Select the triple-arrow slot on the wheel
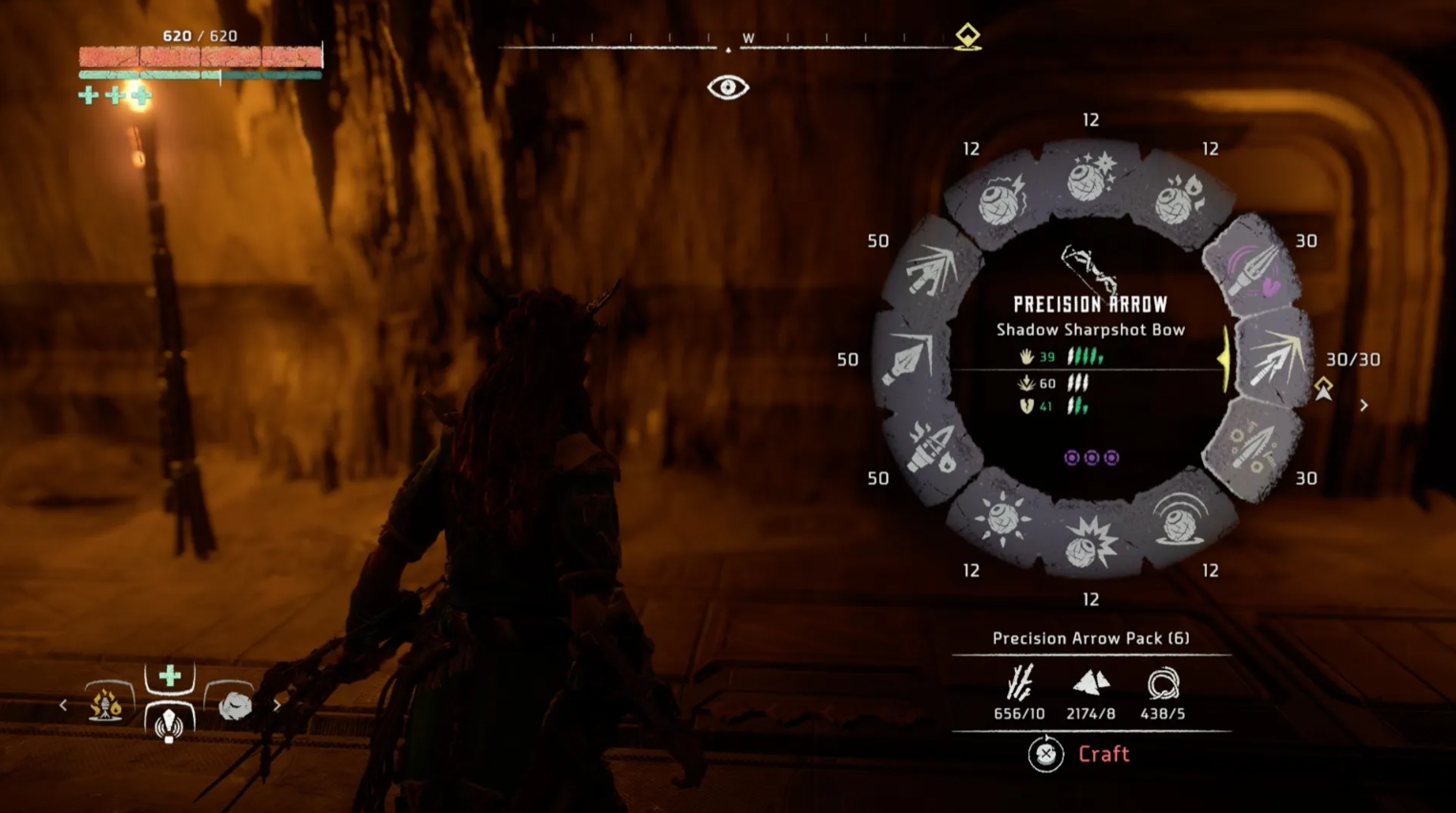1456x813 pixels. point(929,268)
